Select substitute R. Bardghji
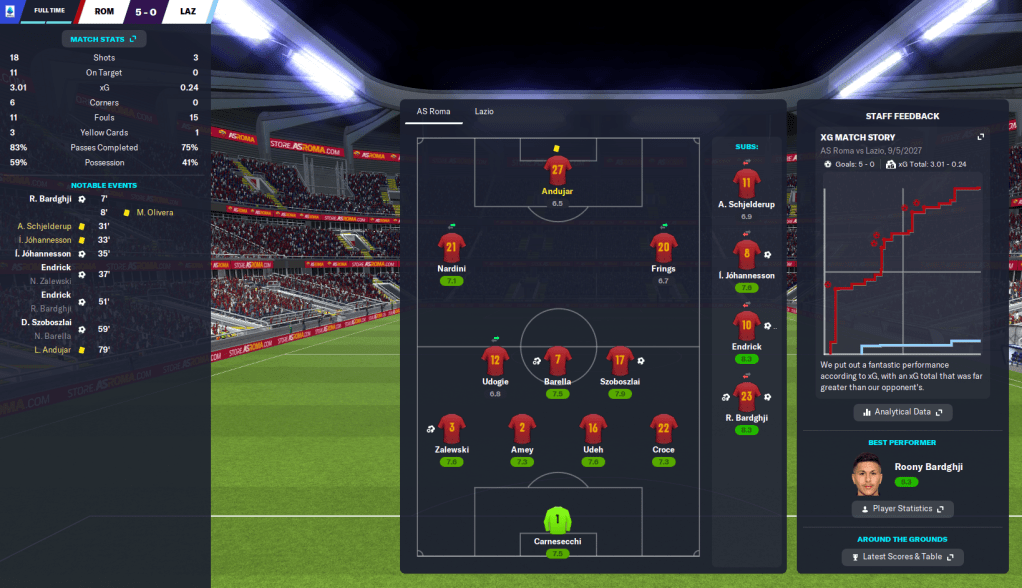The width and height of the screenshot is (1022, 588). click(746, 397)
